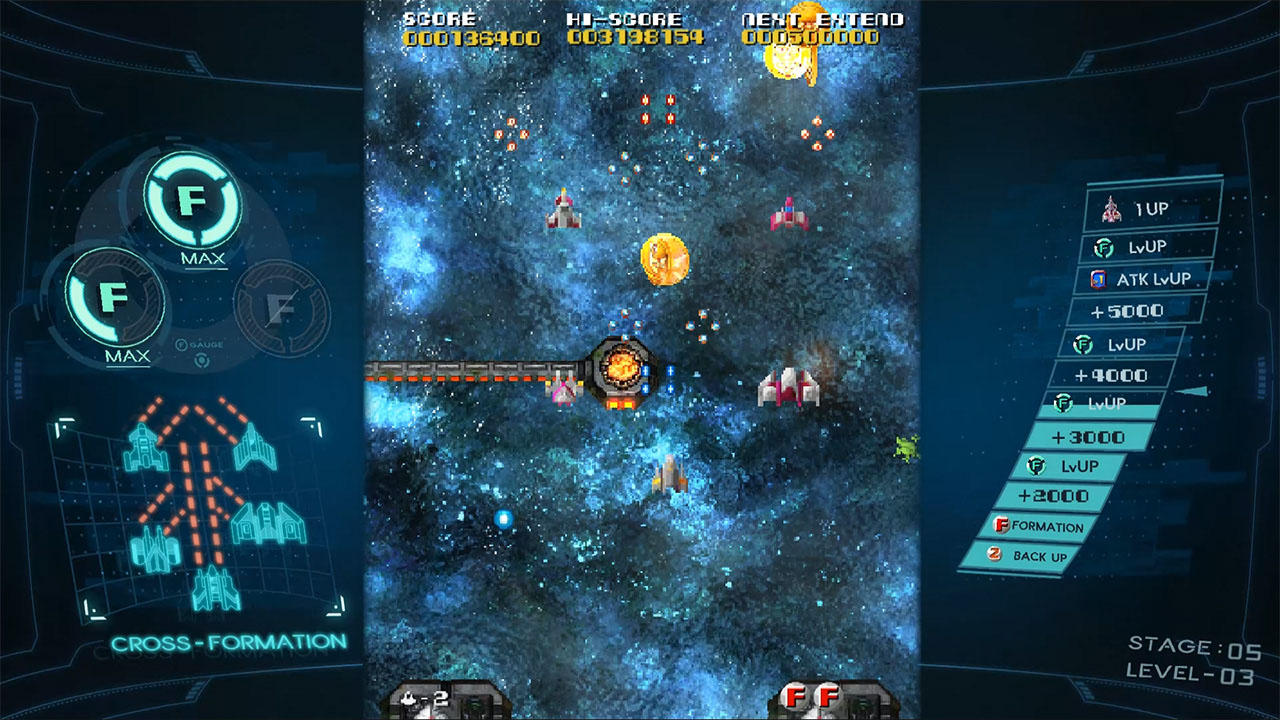The image size is (1280, 720).
Task: Toggle the left MAX F gauge circle
Action: [113, 299]
